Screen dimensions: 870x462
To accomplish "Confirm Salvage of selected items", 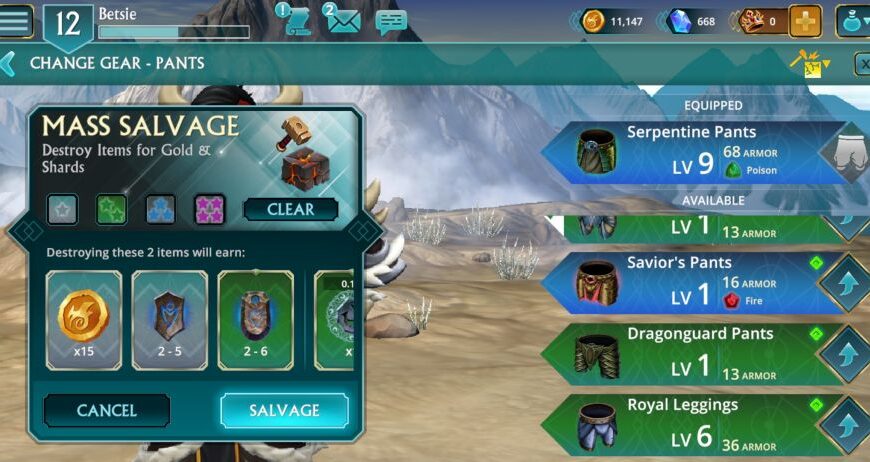I will pos(284,410).
